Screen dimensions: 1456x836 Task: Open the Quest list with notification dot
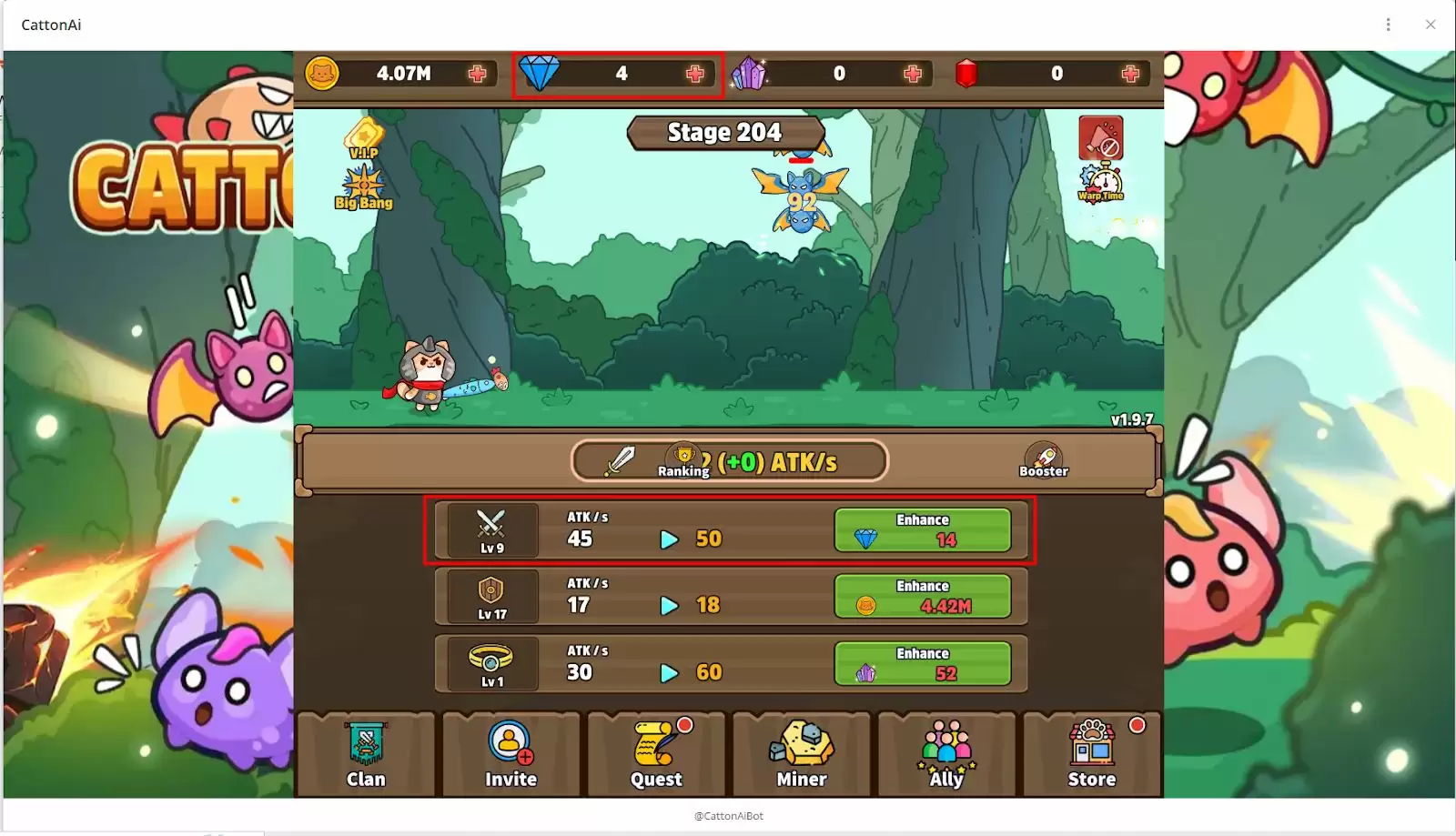(x=656, y=755)
